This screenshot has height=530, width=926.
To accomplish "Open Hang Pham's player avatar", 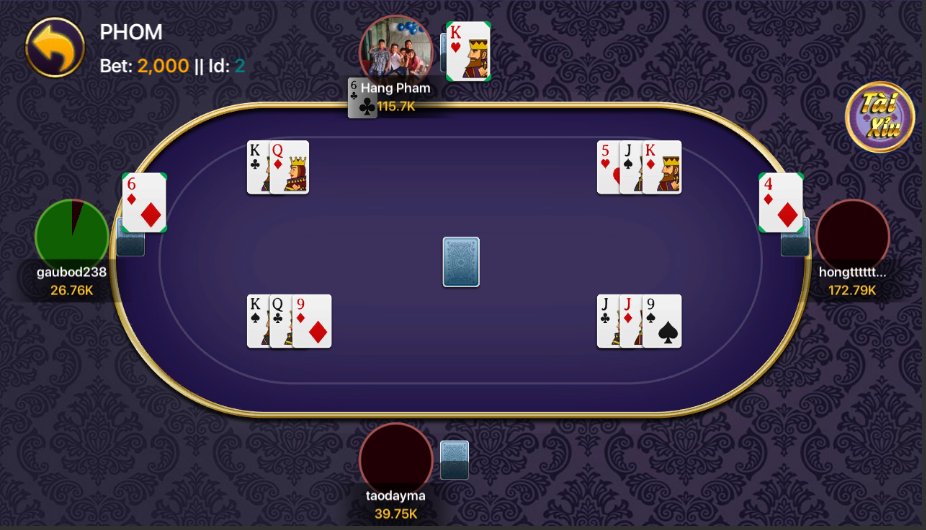I will [396, 51].
